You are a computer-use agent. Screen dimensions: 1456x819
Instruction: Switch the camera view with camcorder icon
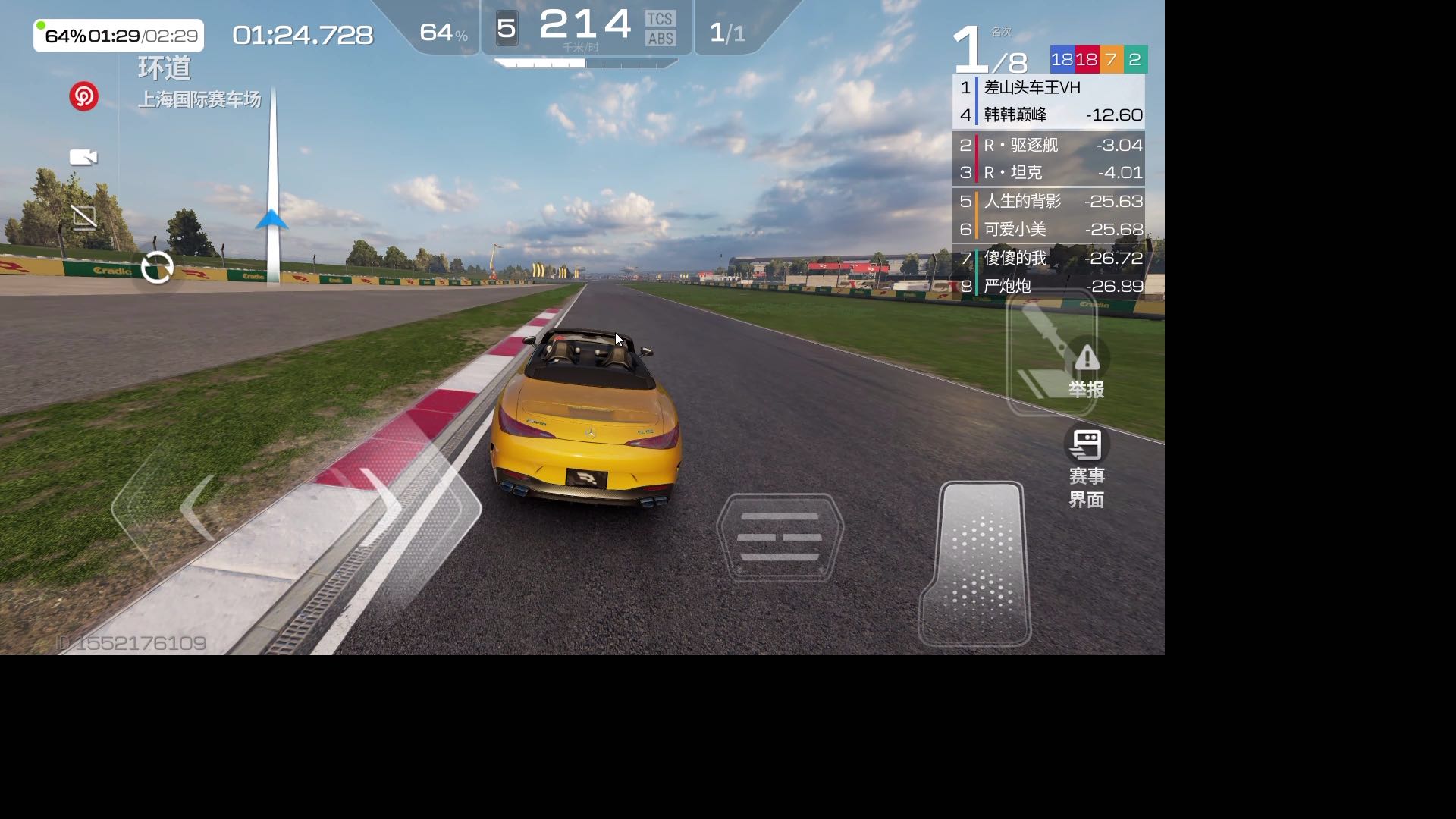pyautogui.click(x=83, y=157)
